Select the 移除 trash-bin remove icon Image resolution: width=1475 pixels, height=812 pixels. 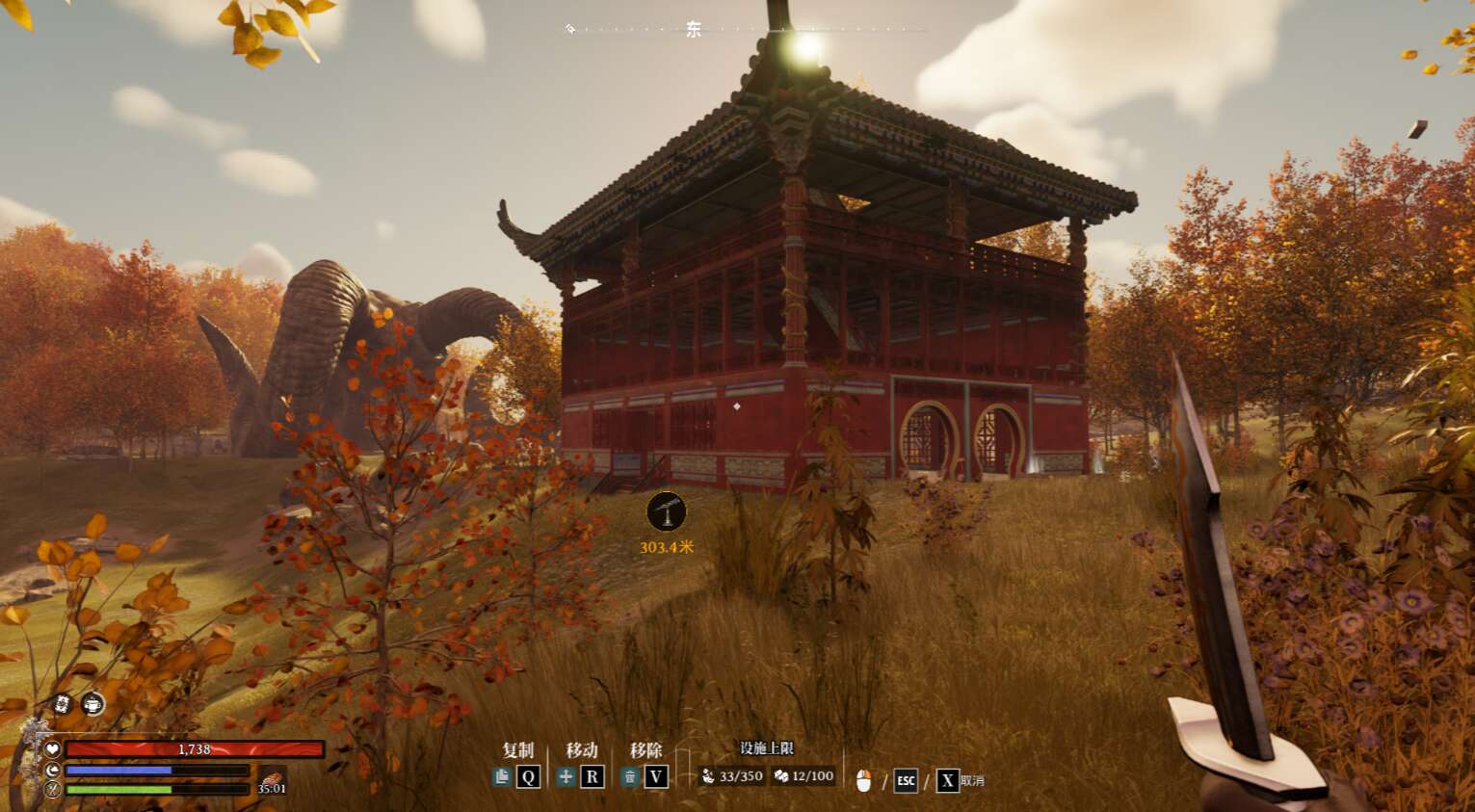[630, 776]
